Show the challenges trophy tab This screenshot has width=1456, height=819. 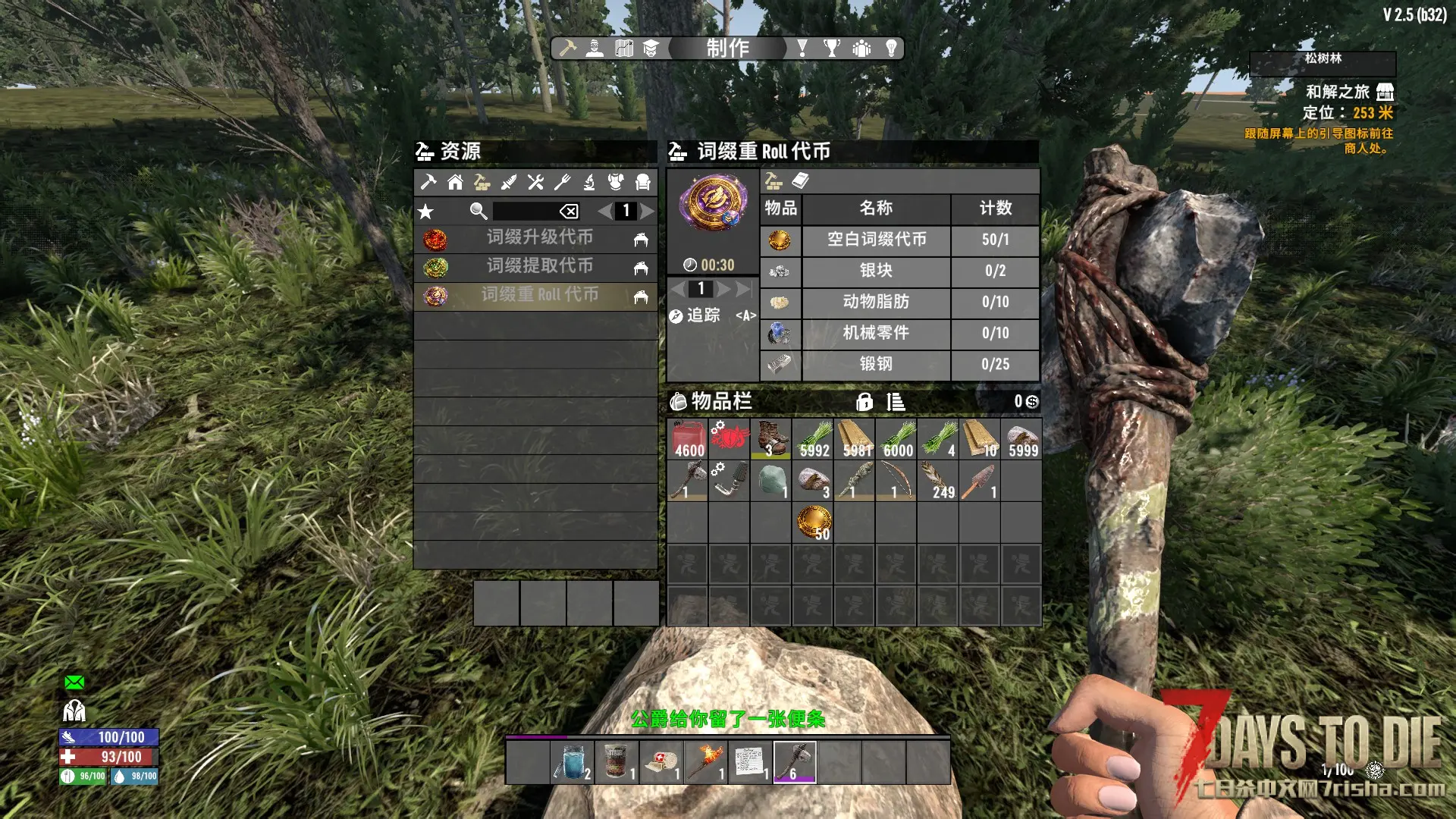(832, 49)
